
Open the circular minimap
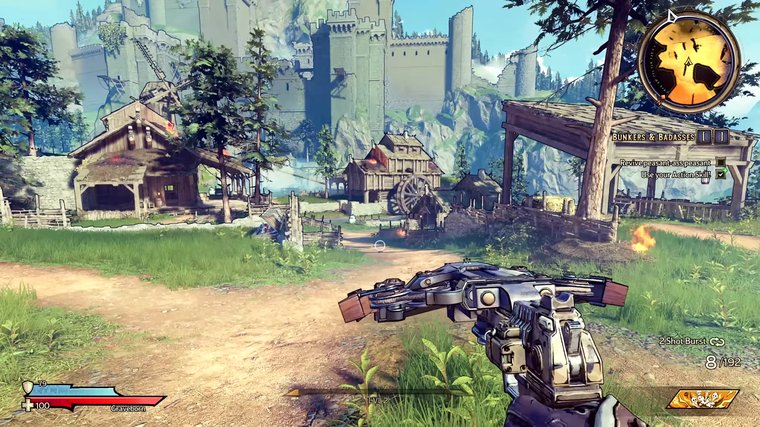click(688, 60)
